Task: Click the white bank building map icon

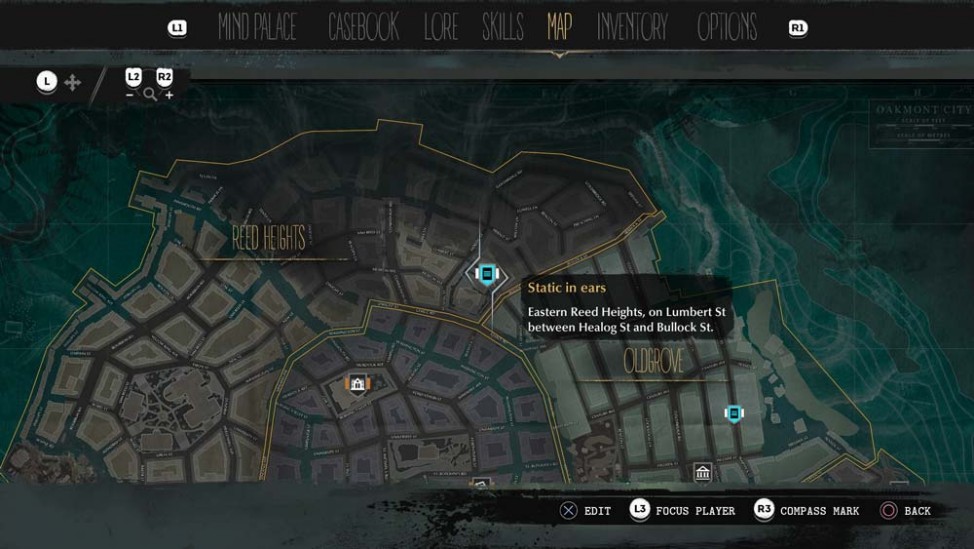Action: pyautogui.click(x=702, y=472)
